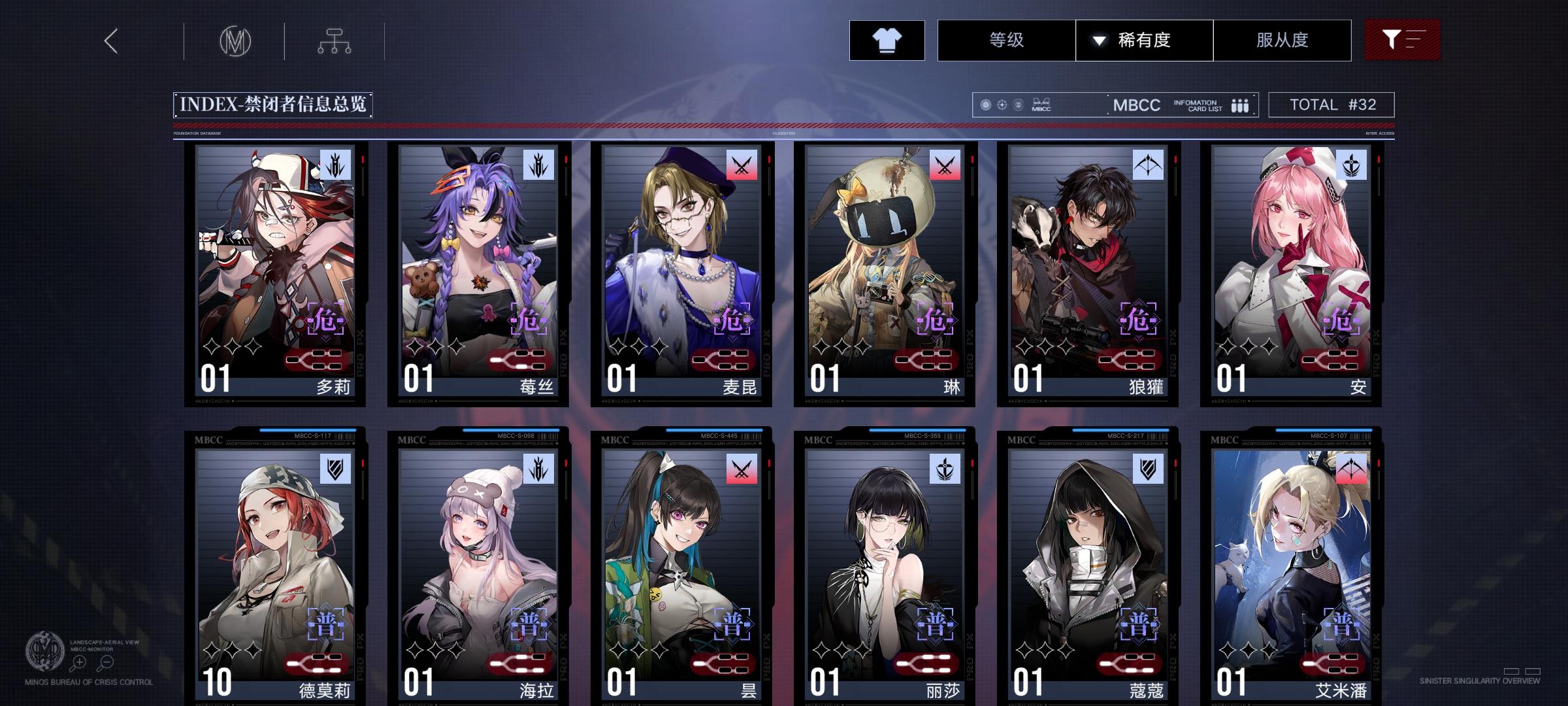
Task: Select the bow emblem on 狼獾's card
Action: click(1147, 165)
